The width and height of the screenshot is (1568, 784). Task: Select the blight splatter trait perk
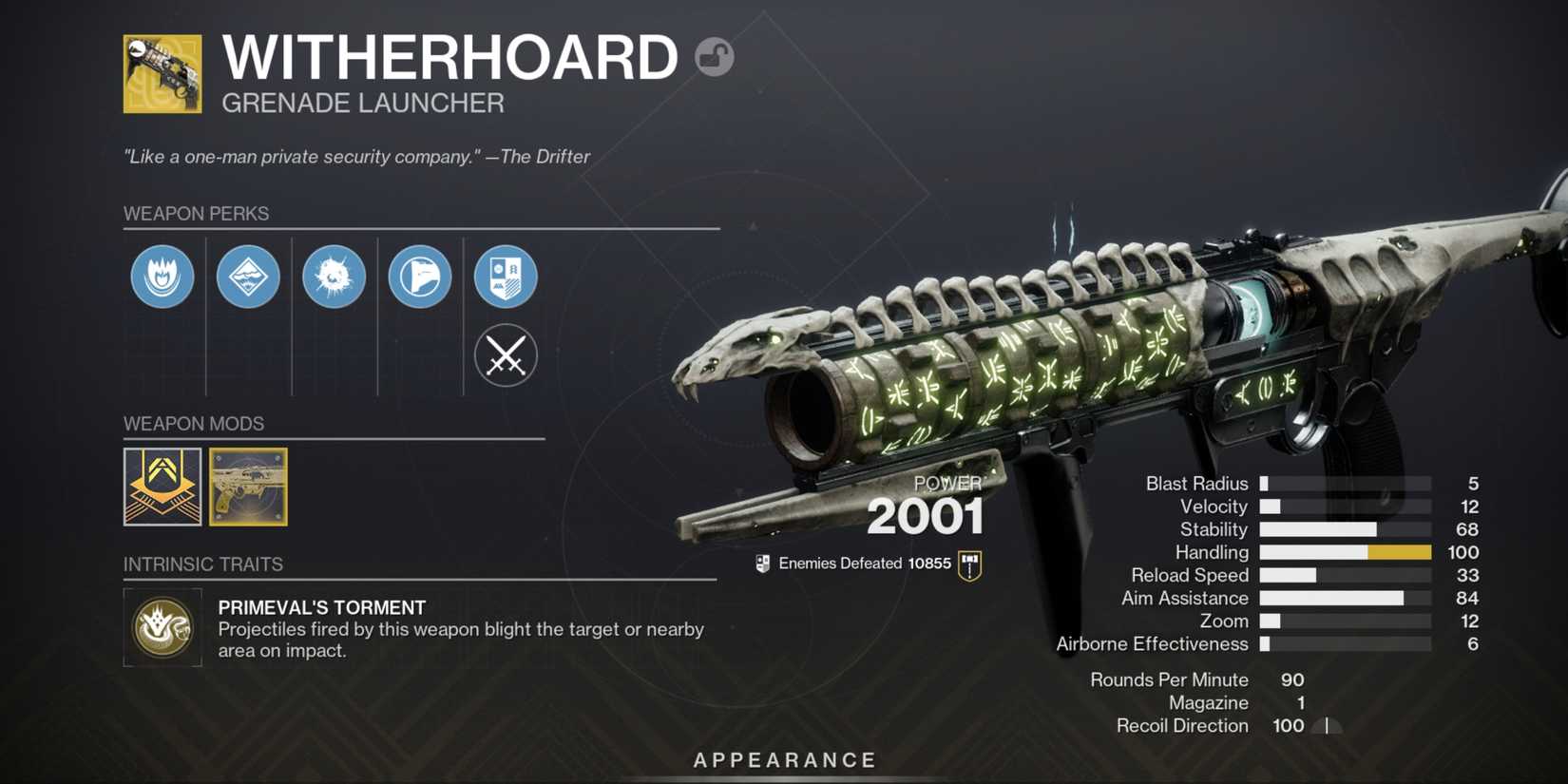pos(334,277)
